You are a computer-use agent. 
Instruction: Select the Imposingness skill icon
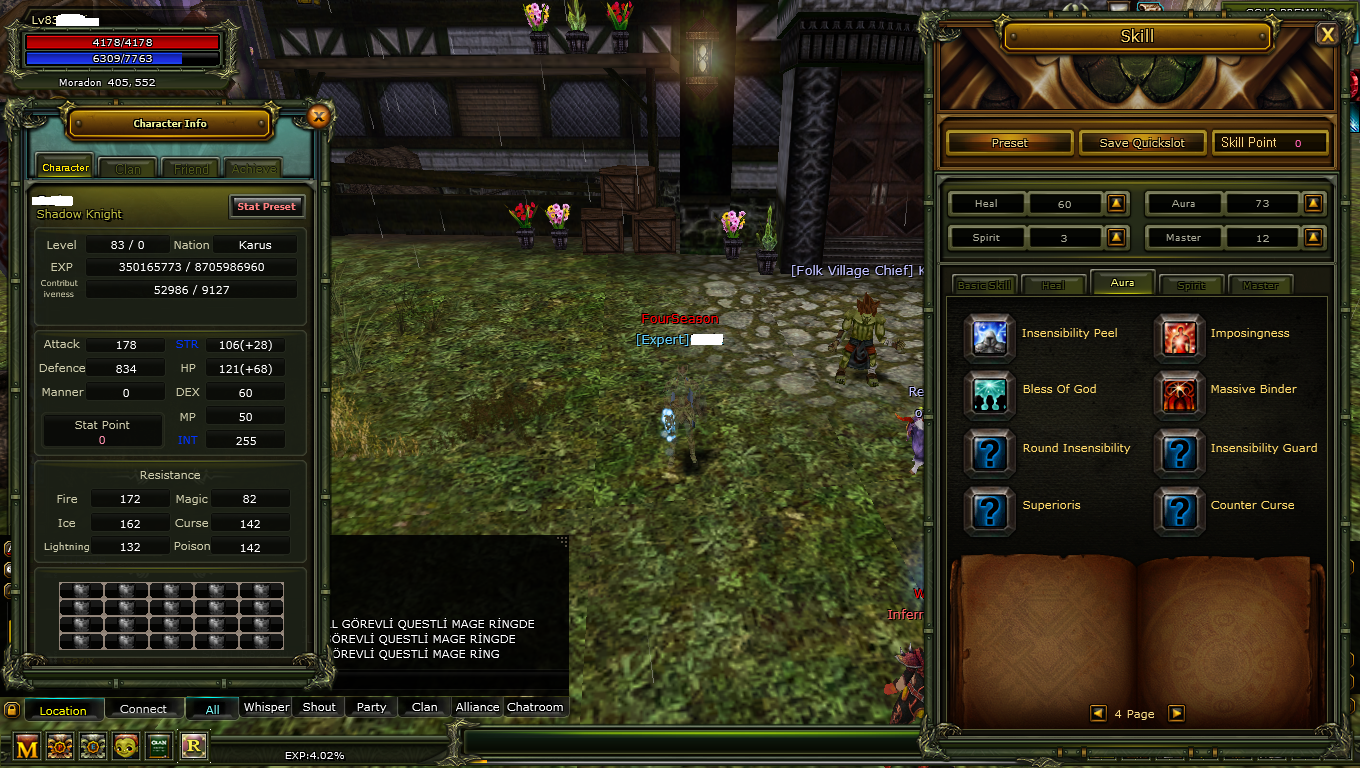[x=1180, y=338]
